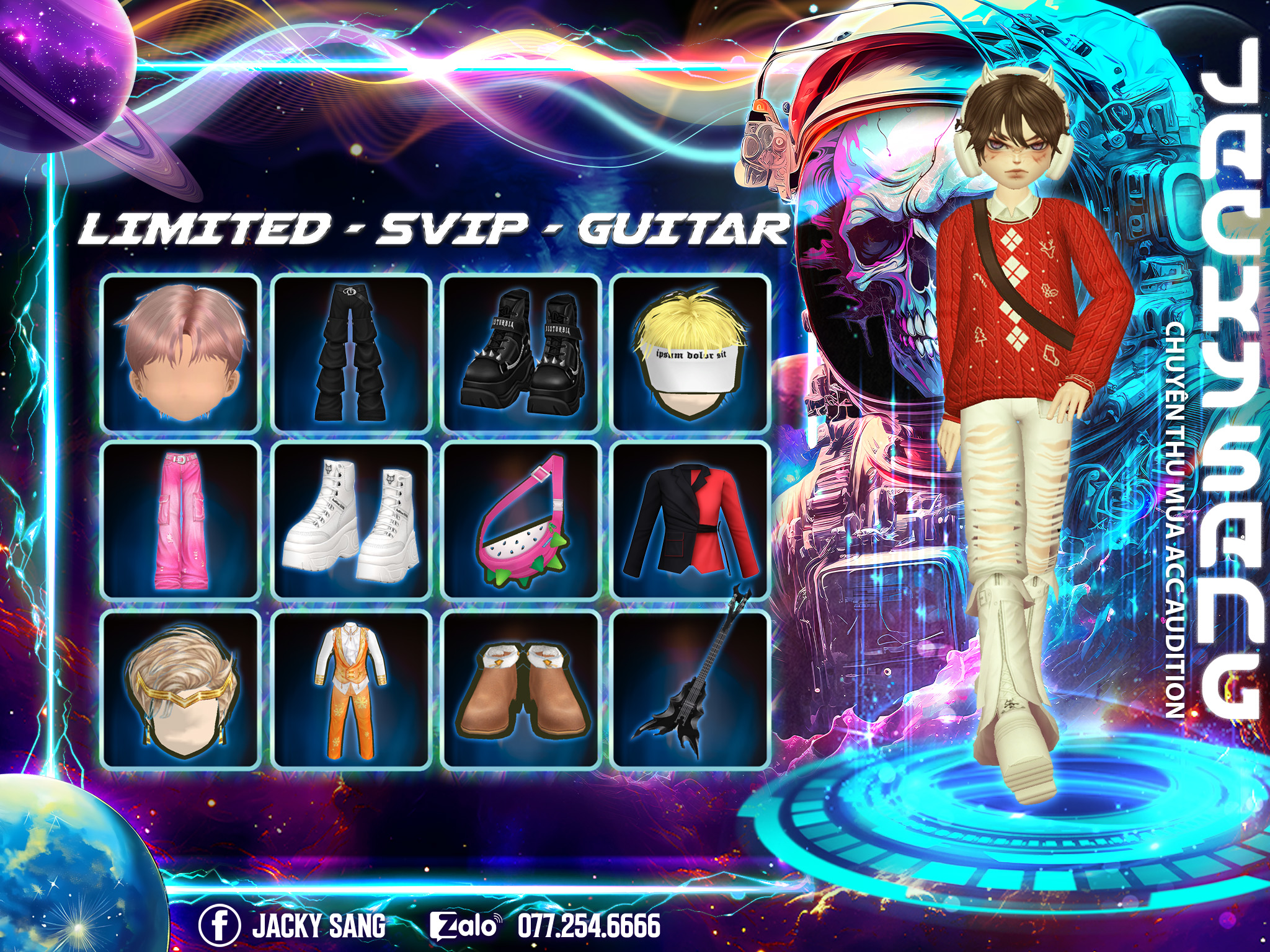The width and height of the screenshot is (1270, 952).
Task: Select the white platform boots tile
Action: coord(351,521)
